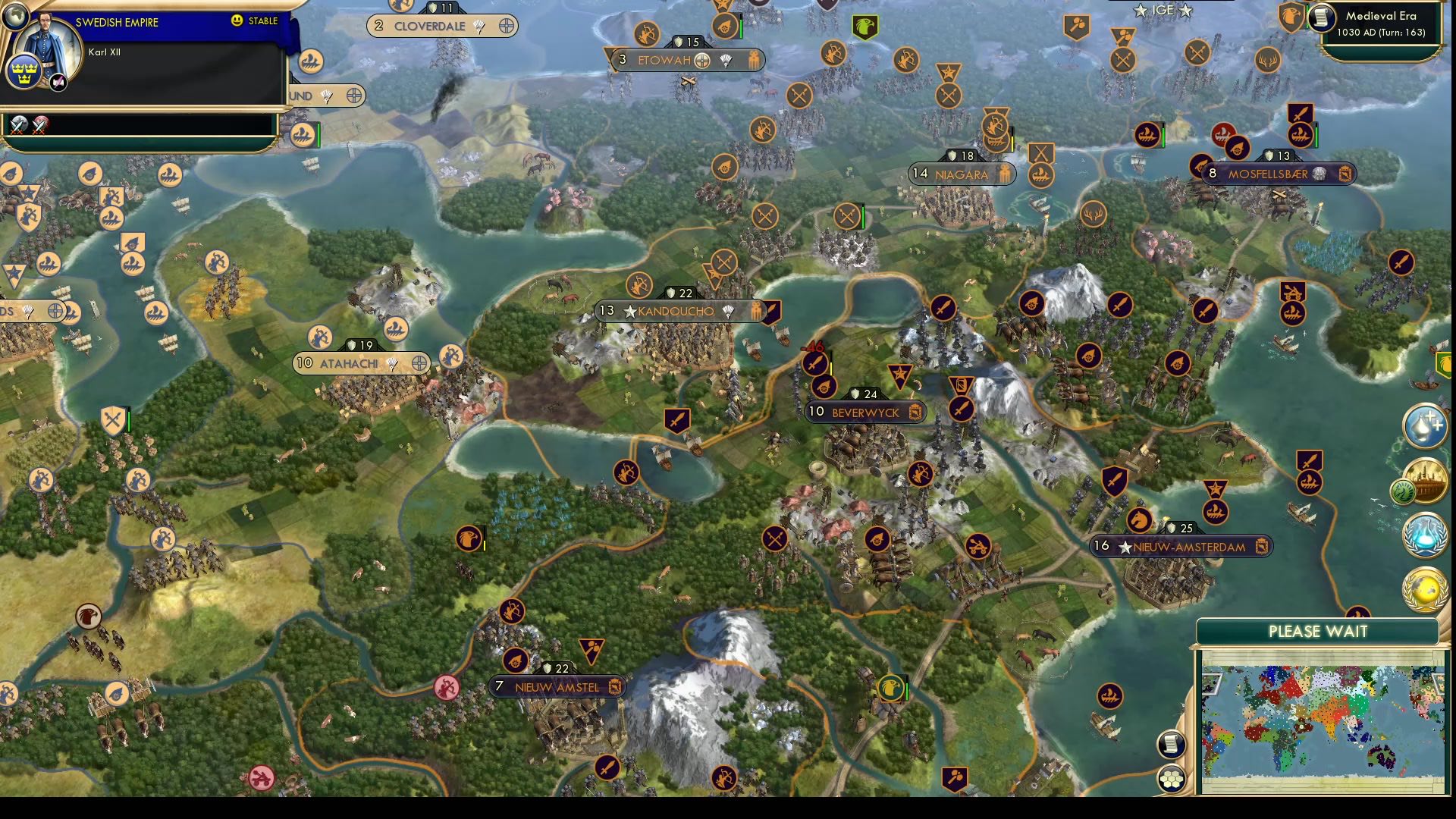This screenshot has height=819, width=1456.
Task: Click the science beaker notification icon
Action: pos(1424,536)
